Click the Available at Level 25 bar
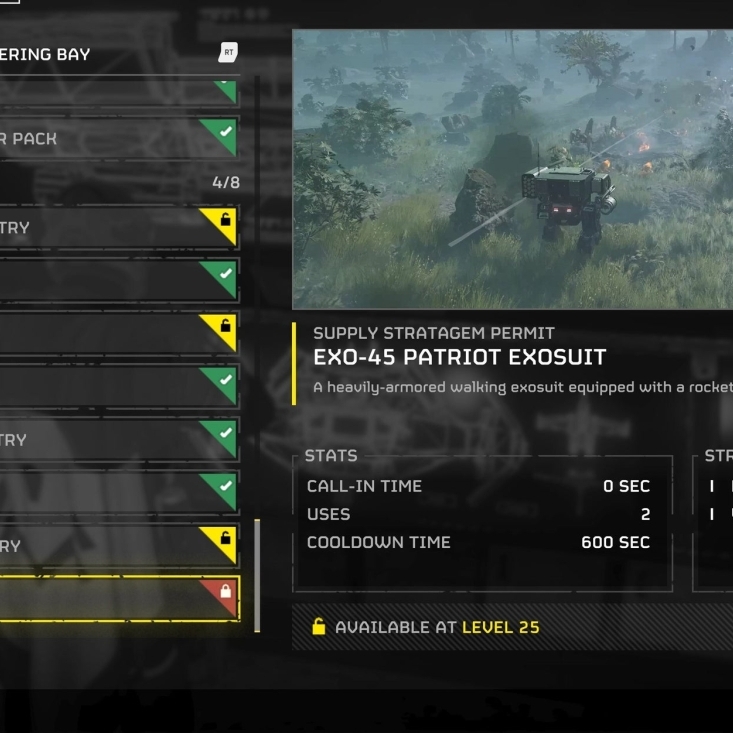Image resolution: width=733 pixels, height=733 pixels. [x=512, y=628]
